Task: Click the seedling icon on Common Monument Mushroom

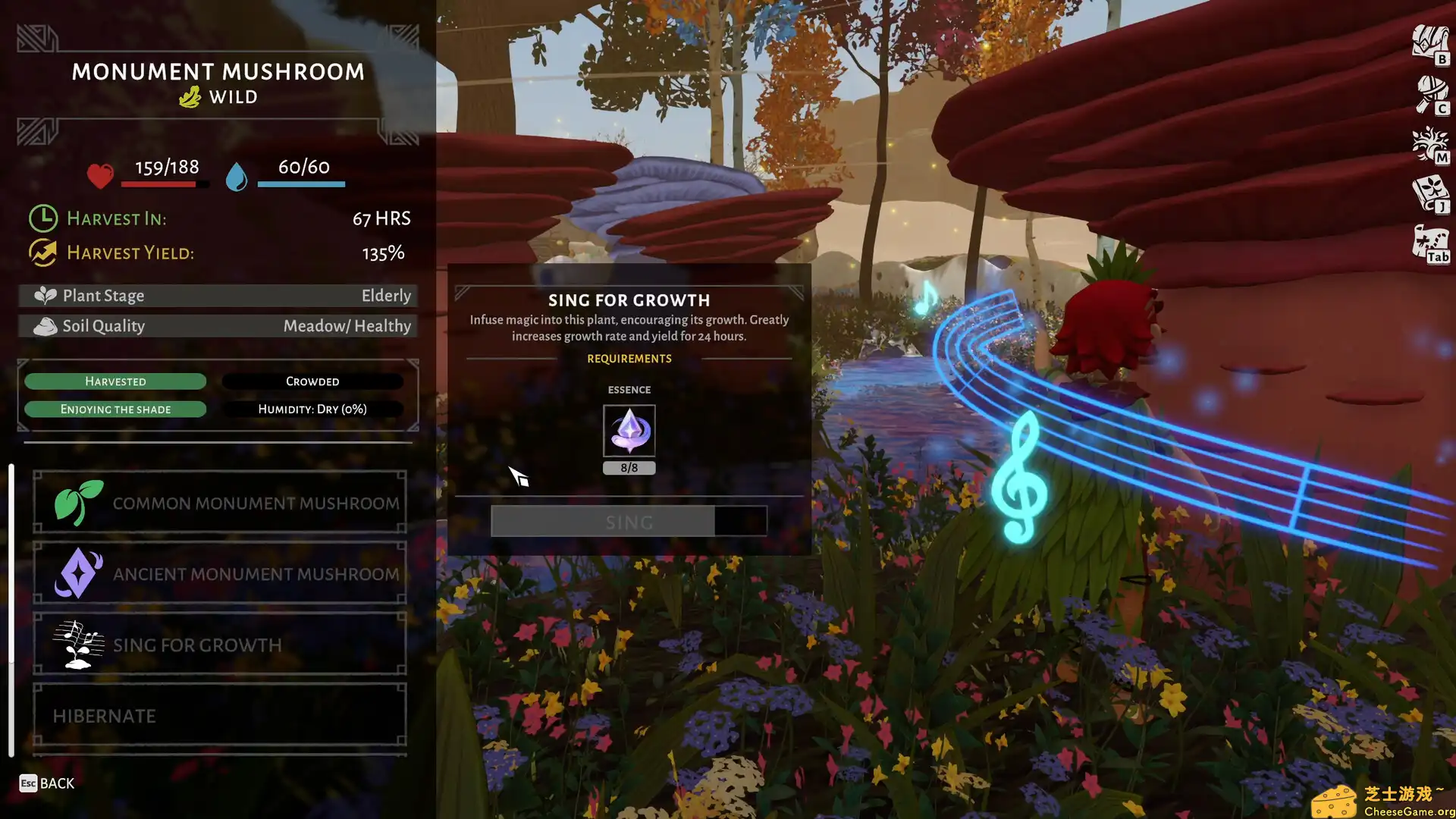Action: point(78,501)
